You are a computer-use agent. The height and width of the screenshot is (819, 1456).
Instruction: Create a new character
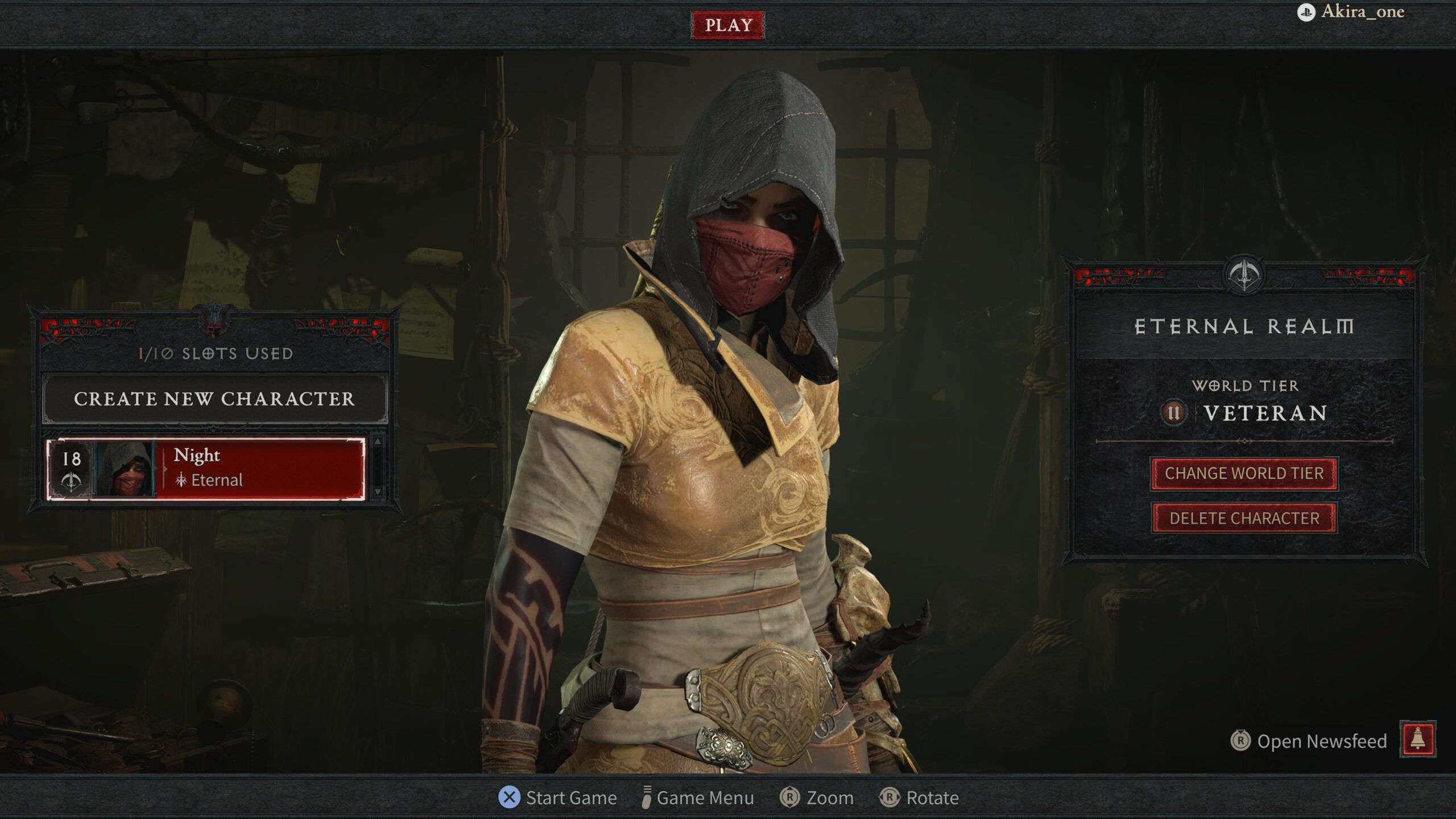click(x=214, y=399)
